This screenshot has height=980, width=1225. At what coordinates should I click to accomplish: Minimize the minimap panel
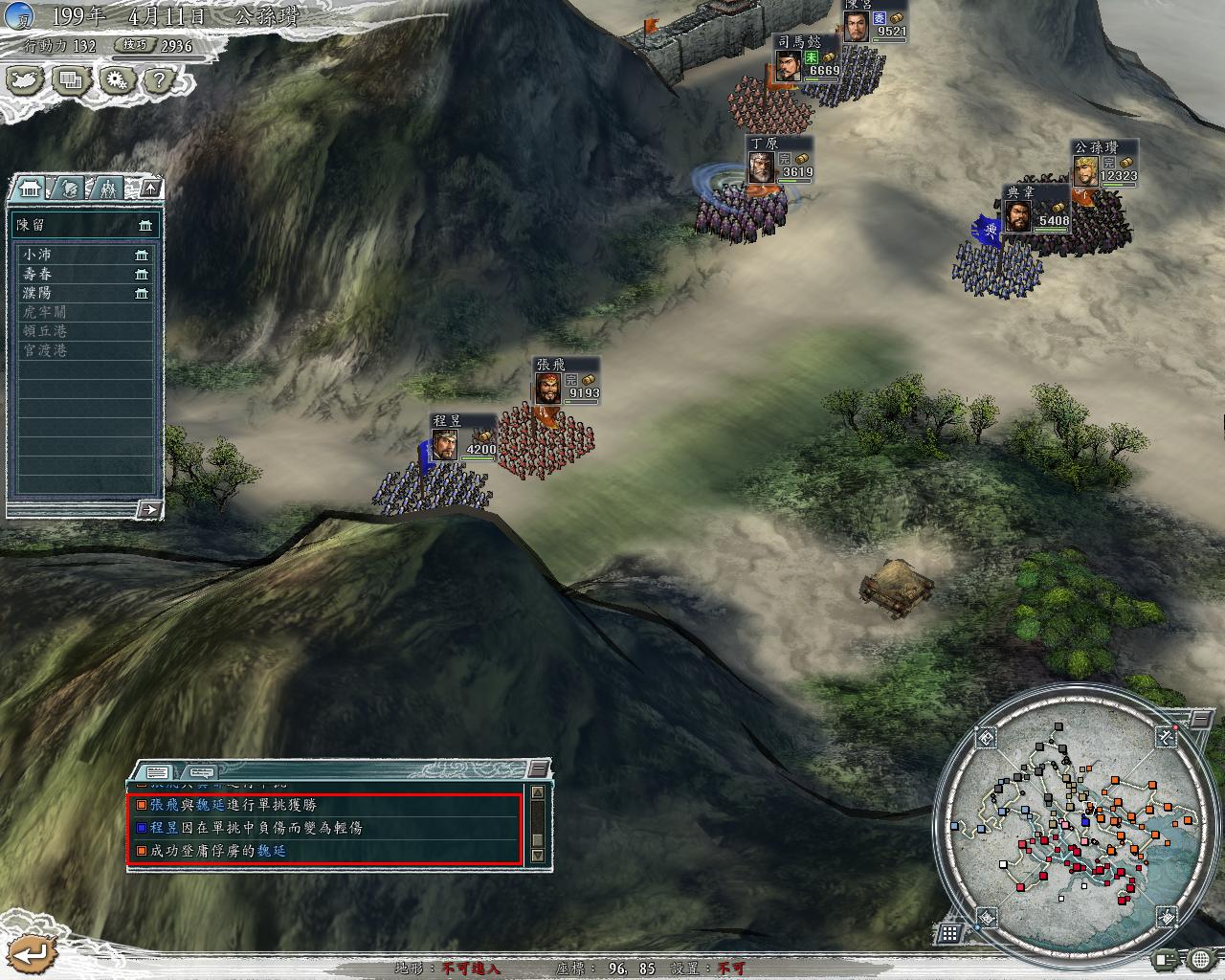coord(1200,718)
